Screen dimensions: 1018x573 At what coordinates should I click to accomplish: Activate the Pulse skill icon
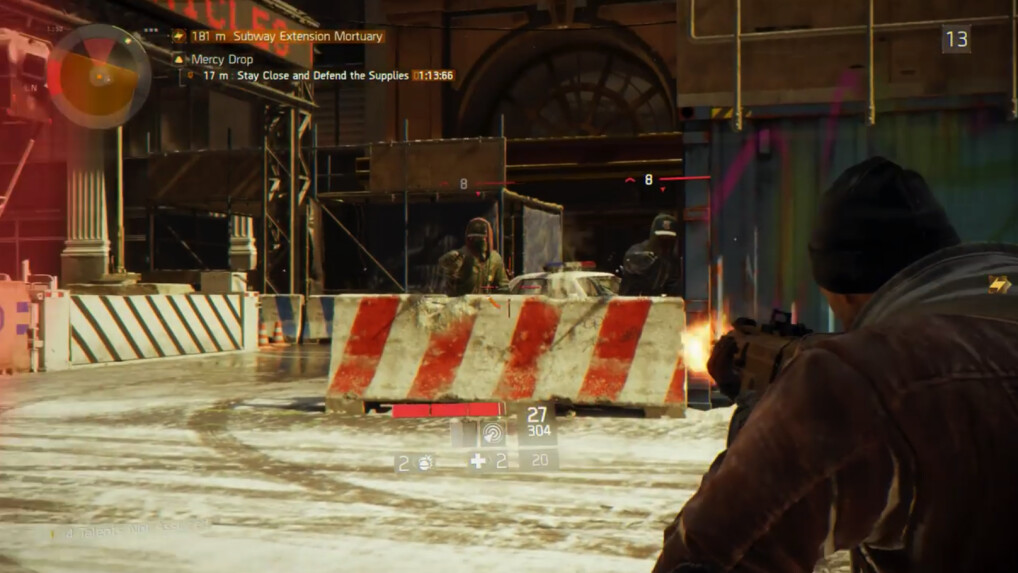tap(492, 432)
